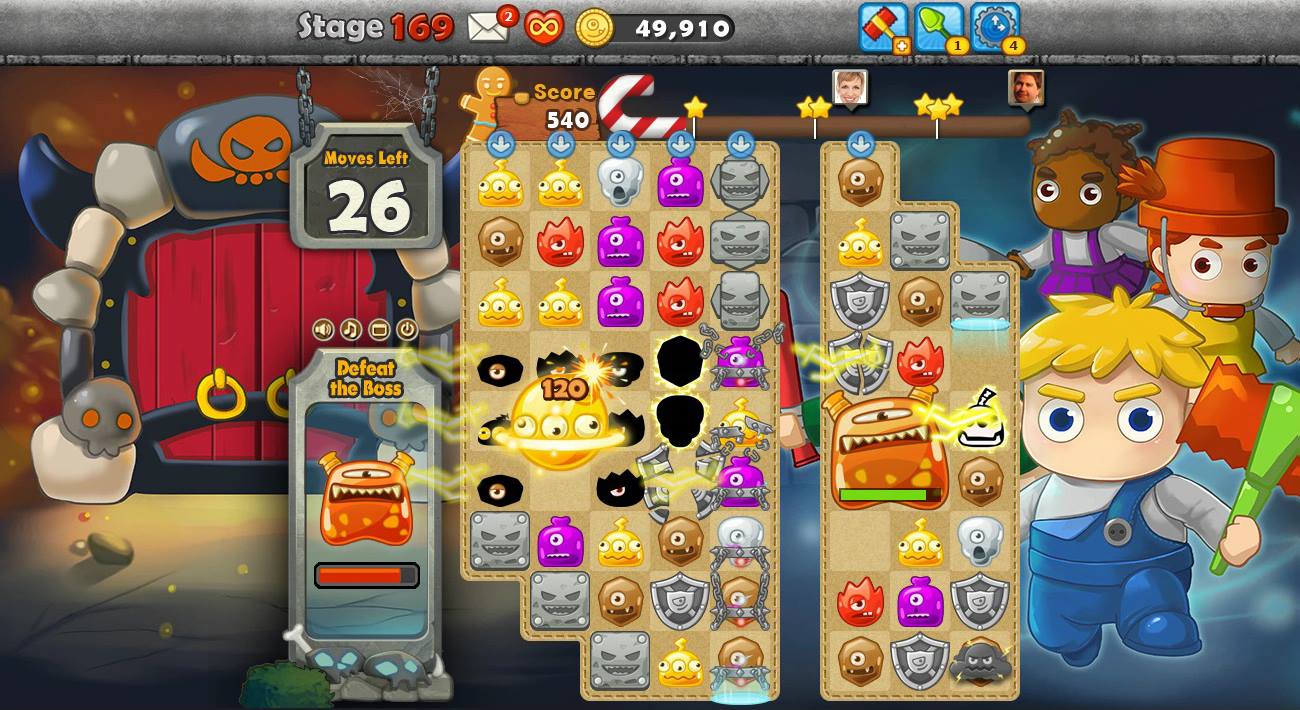
Task: Click the gold coin balance icon
Action: tap(595, 28)
